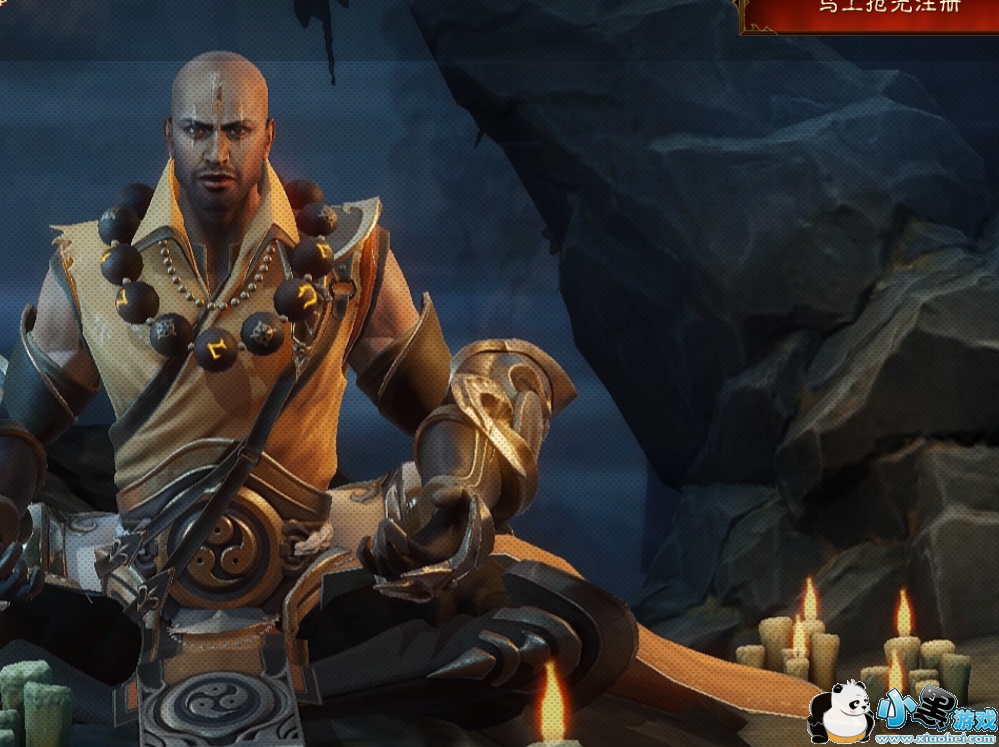Click the red 马上抢先注册 register button
999x747 pixels.
click(x=872, y=14)
